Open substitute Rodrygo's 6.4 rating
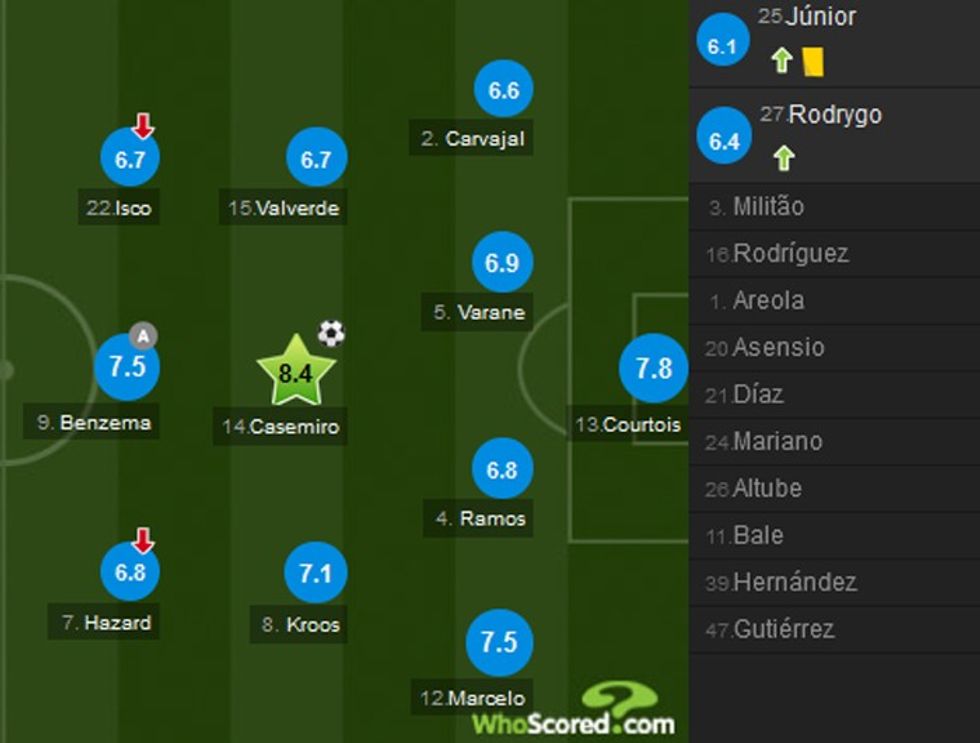The height and width of the screenshot is (743, 980). [723, 141]
